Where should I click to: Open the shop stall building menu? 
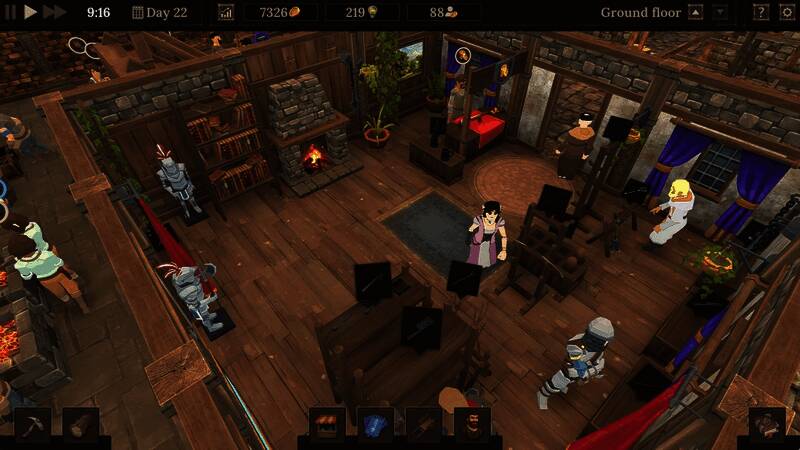[327, 425]
